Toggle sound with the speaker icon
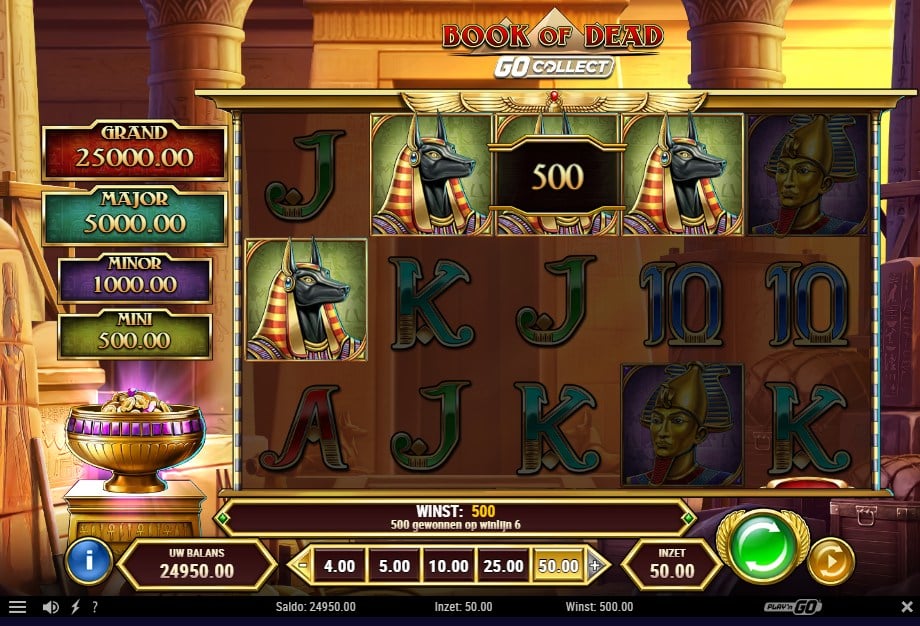This screenshot has width=920, height=626. [50, 607]
